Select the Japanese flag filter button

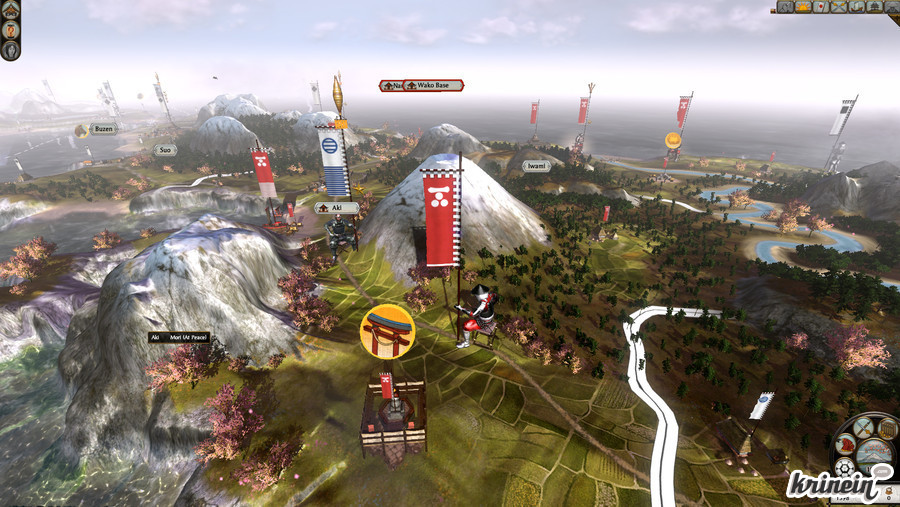pos(821,7)
